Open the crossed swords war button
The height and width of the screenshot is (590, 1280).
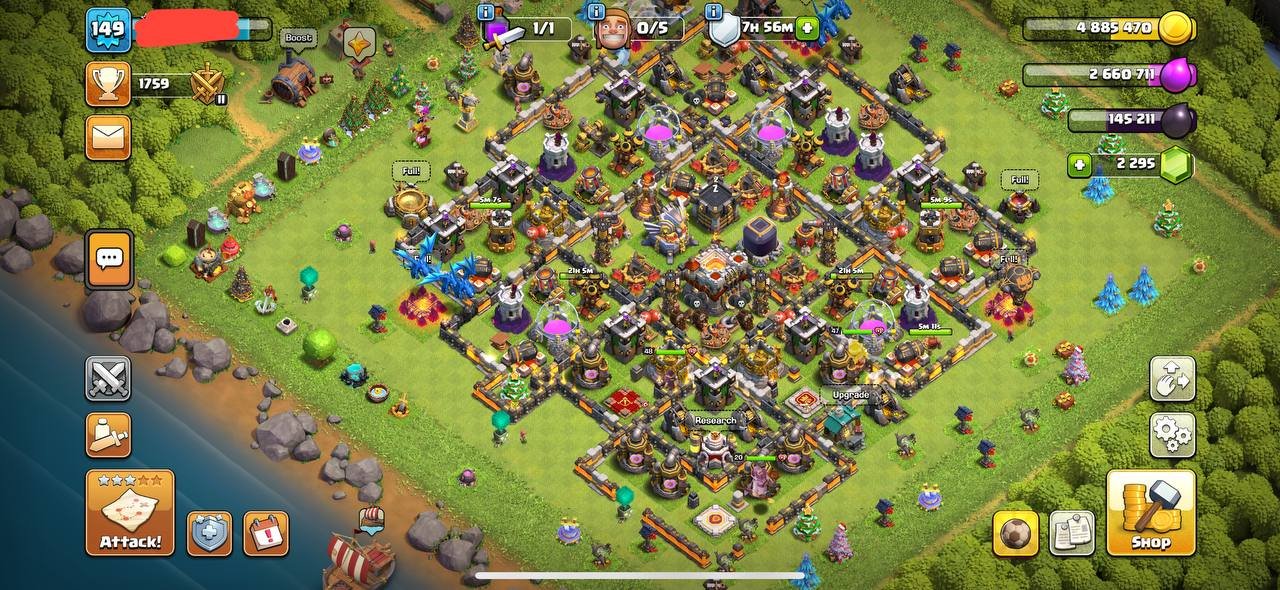(x=108, y=379)
